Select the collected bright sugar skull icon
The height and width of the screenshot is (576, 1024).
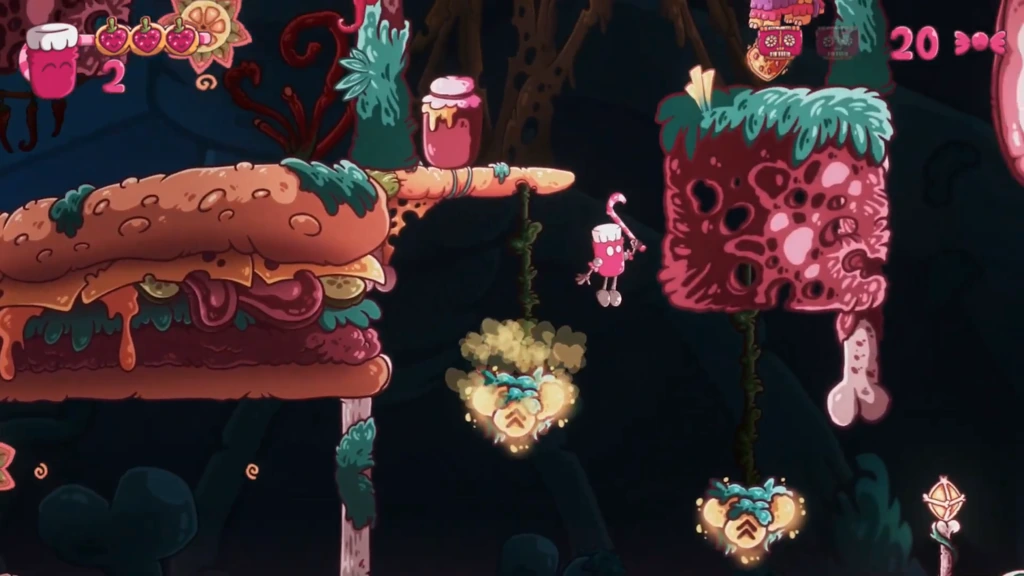[x=779, y=42]
